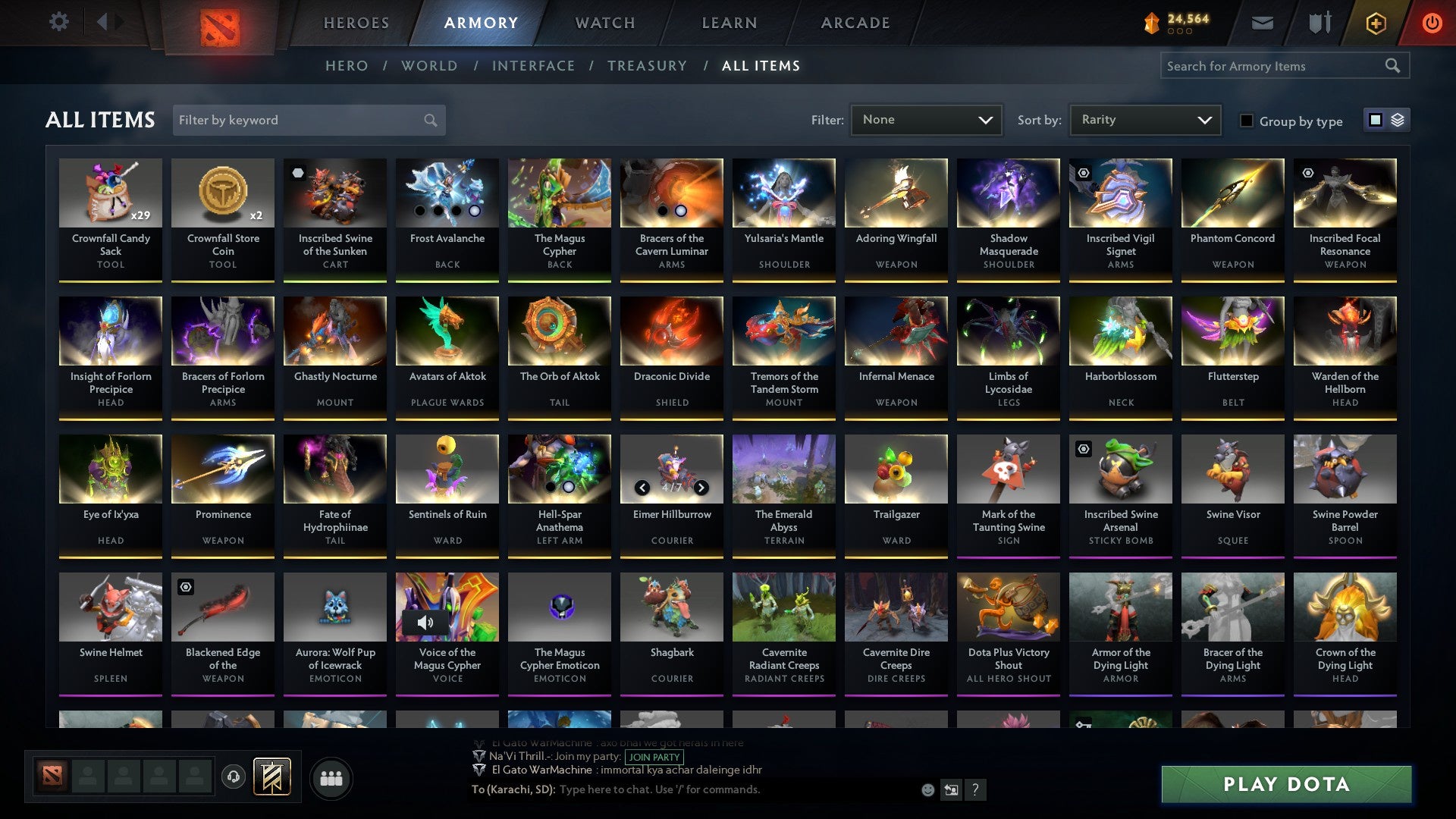Click the red power button icon
Viewport: 1456px width, 819px height.
click(1432, 22)
